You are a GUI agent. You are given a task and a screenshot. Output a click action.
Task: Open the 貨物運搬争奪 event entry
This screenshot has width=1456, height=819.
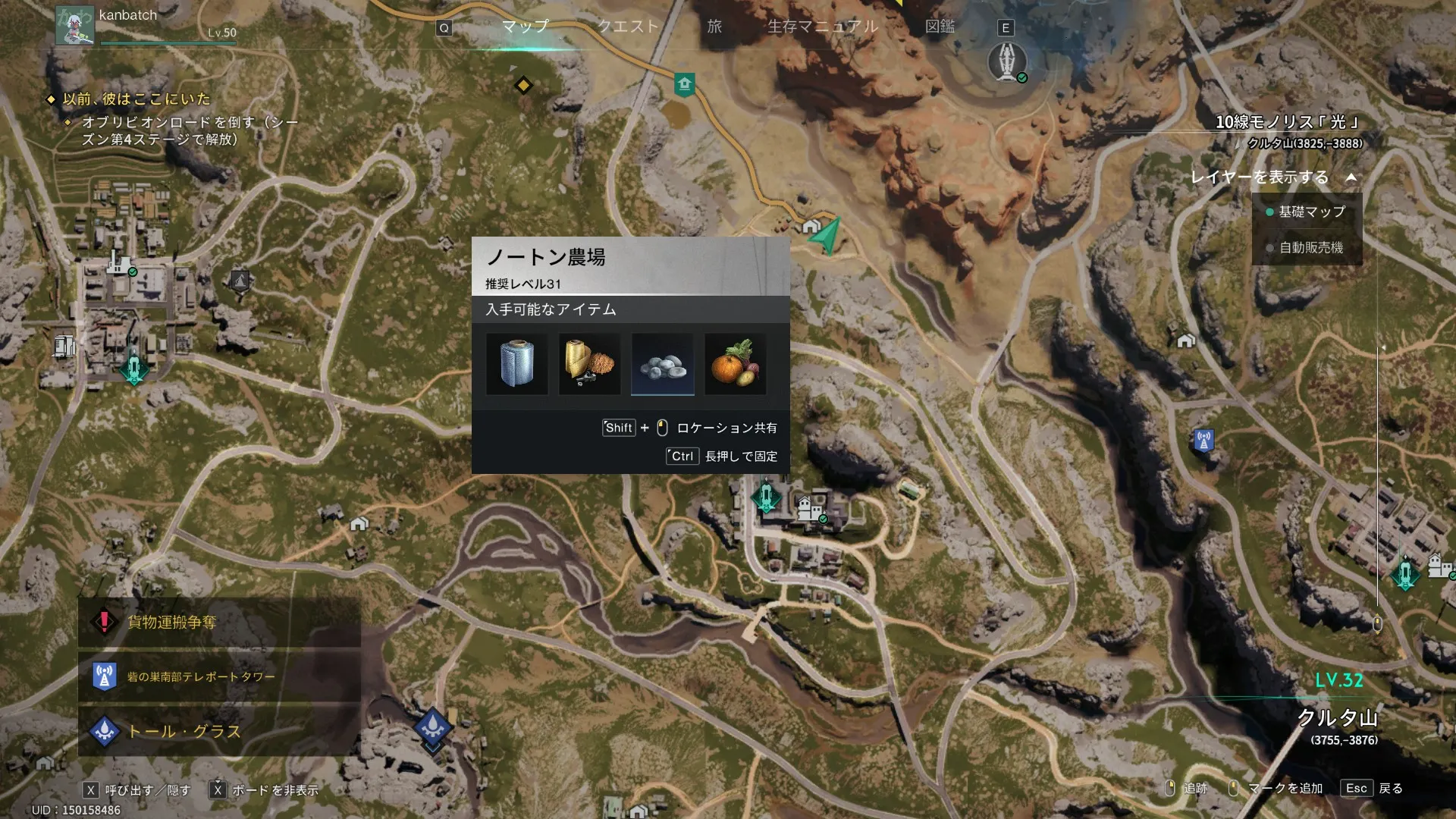(218, 623)
